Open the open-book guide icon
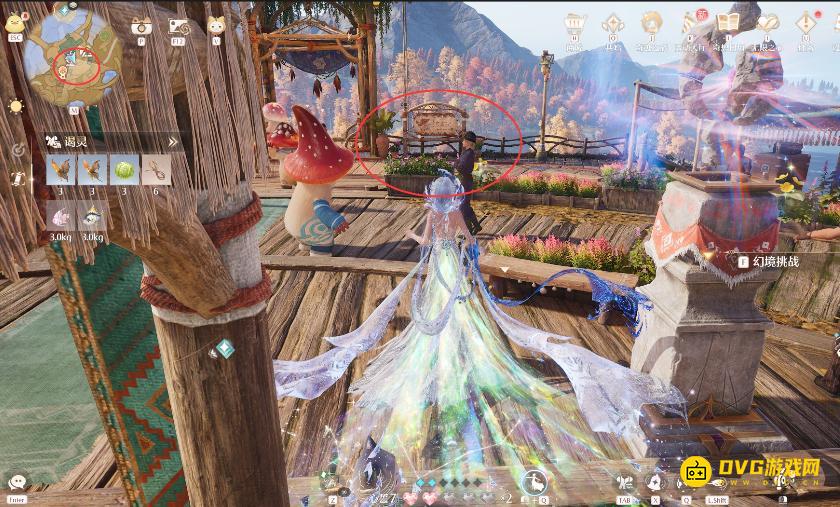Image resolution: width=840 pixels, height=507 pixels. click(729, 22)
